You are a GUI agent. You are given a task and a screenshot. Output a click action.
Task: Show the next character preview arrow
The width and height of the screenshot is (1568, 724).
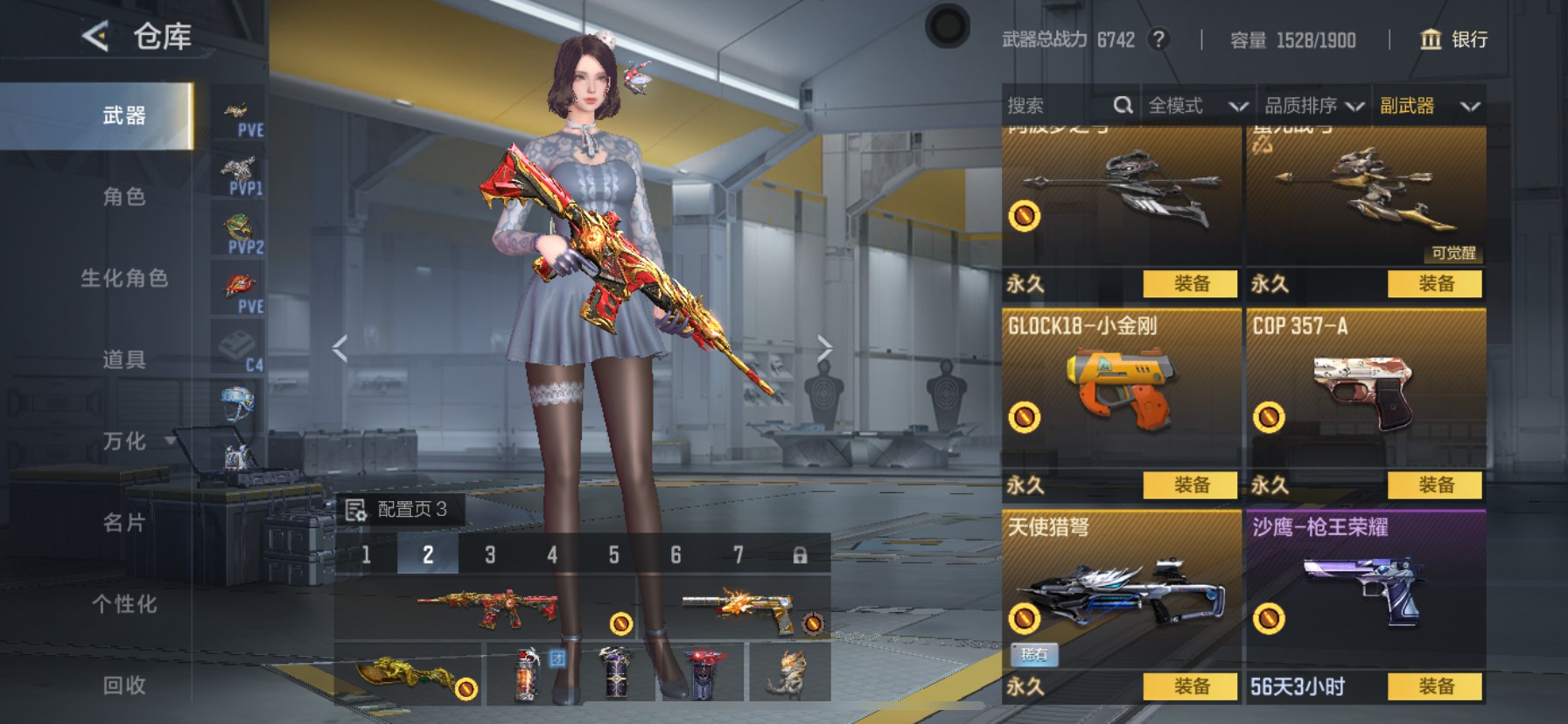point(824,348)
